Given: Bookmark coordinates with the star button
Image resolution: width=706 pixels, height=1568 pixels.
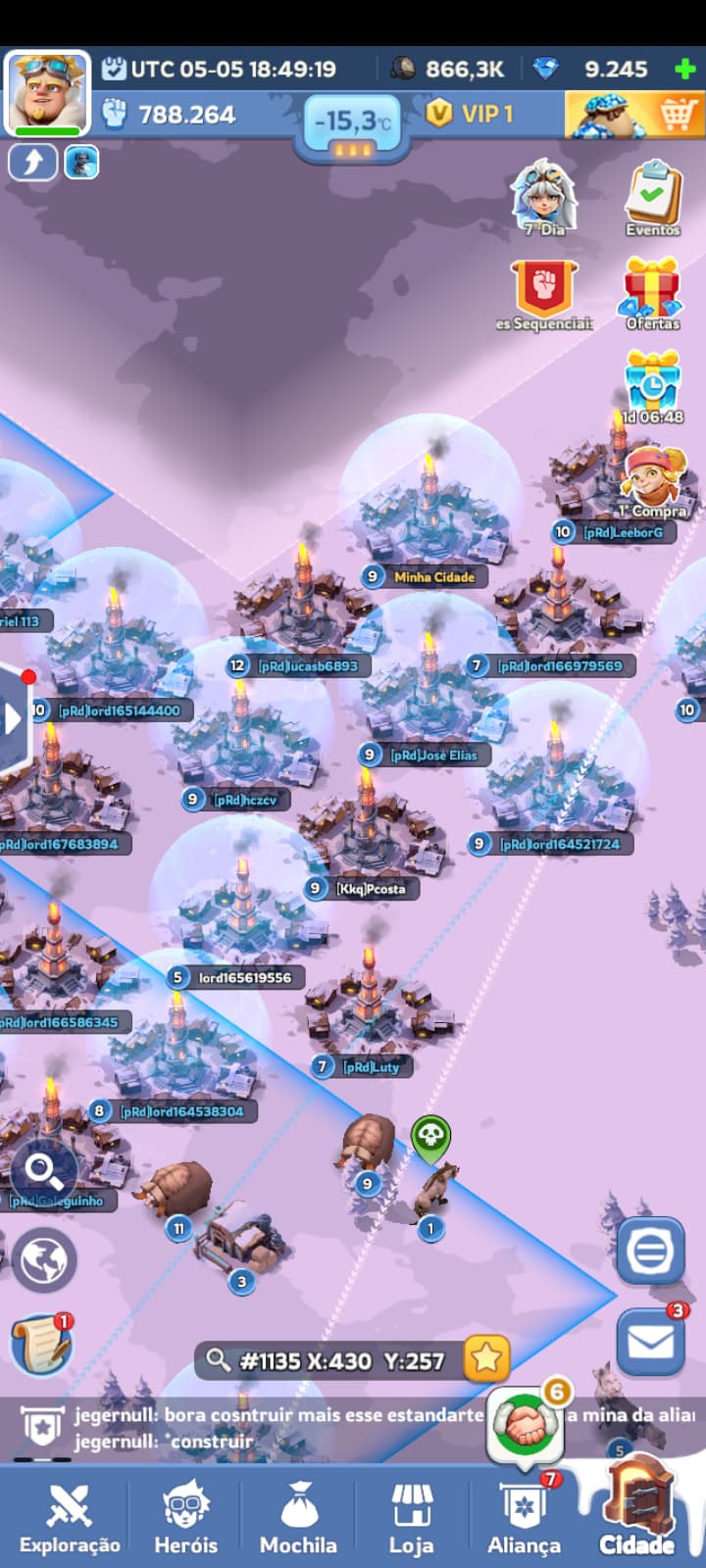Looking at the screenshot, I should click(x=486, y=1359).
